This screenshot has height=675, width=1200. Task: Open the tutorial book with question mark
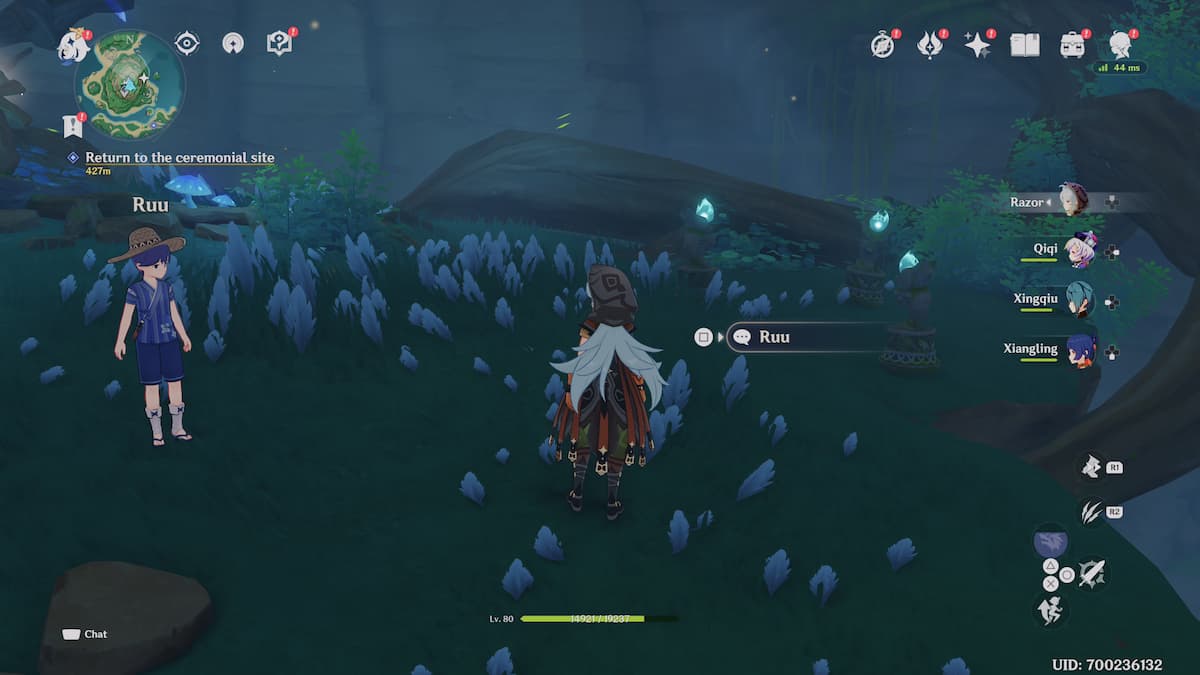pyautogui.click(x=279, y=43)
